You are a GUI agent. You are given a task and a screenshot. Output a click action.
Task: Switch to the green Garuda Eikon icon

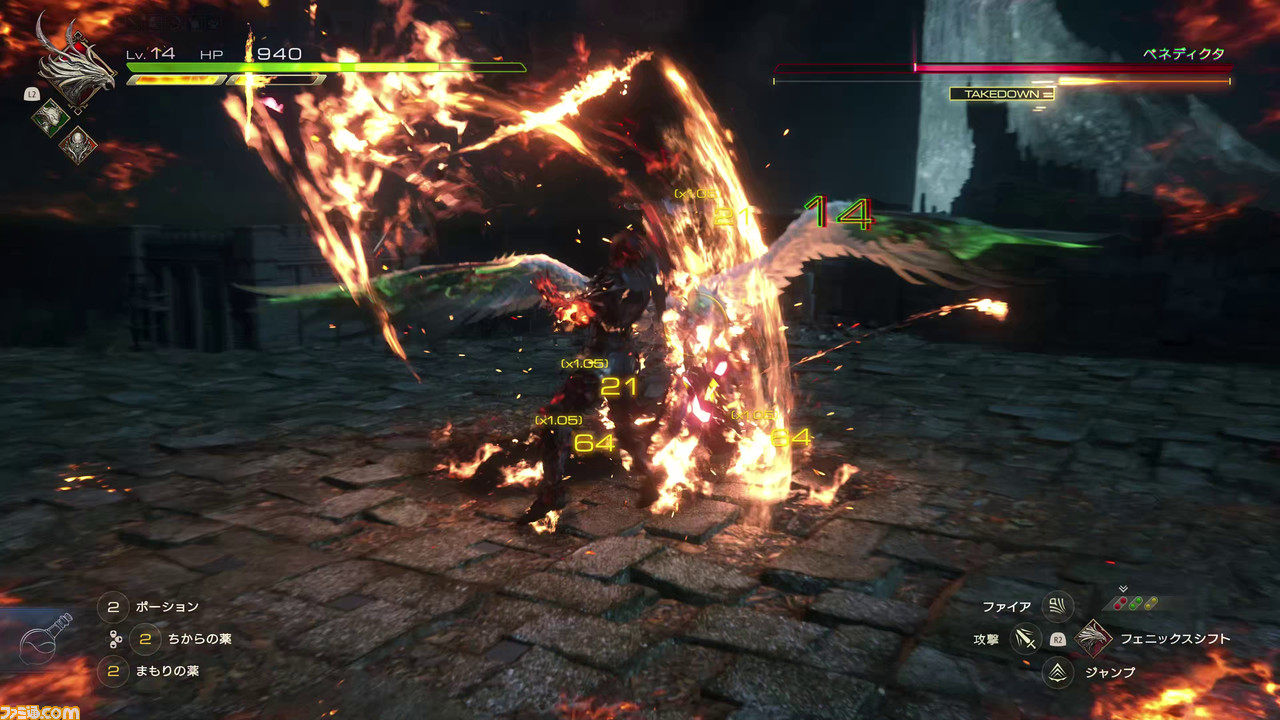point(50,117)
